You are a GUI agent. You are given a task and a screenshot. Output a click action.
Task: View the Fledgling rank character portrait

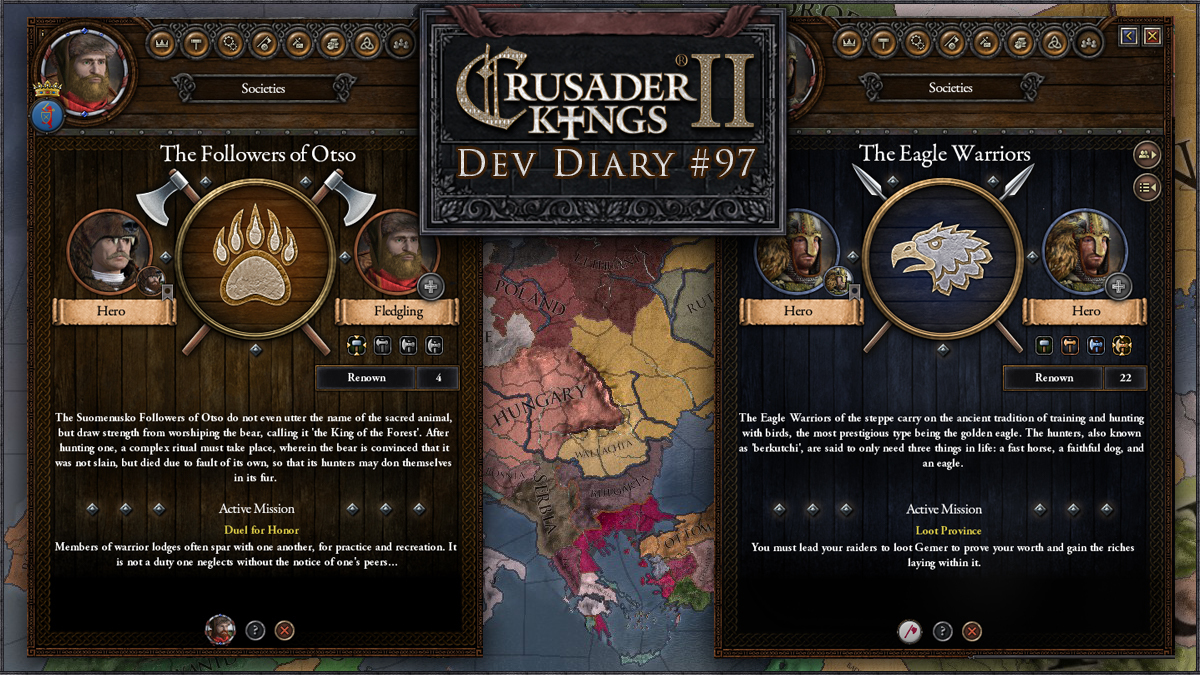397,251
